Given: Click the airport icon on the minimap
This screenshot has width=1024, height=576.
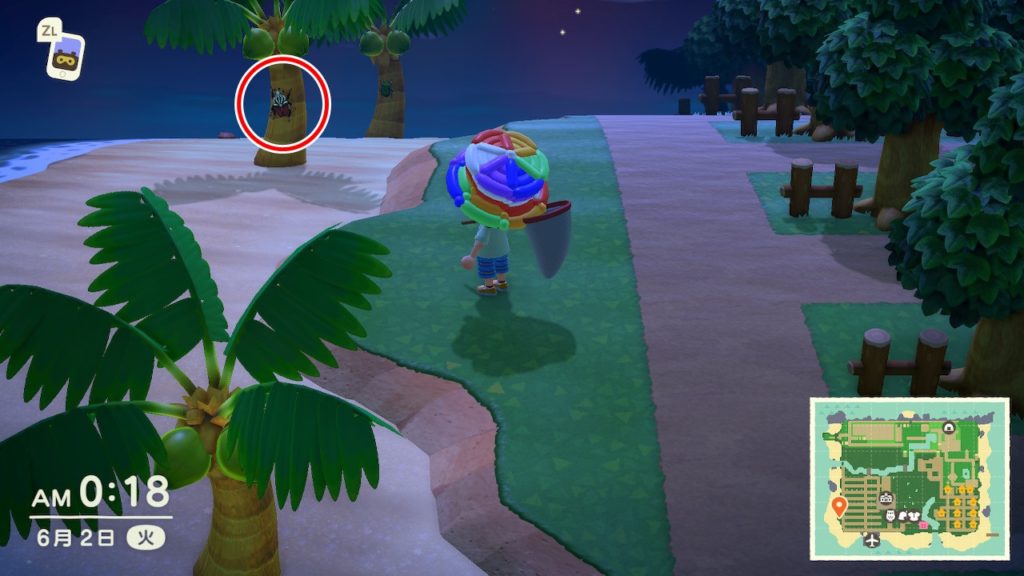Looking at the screenshot, I should [x=873, y=540].
